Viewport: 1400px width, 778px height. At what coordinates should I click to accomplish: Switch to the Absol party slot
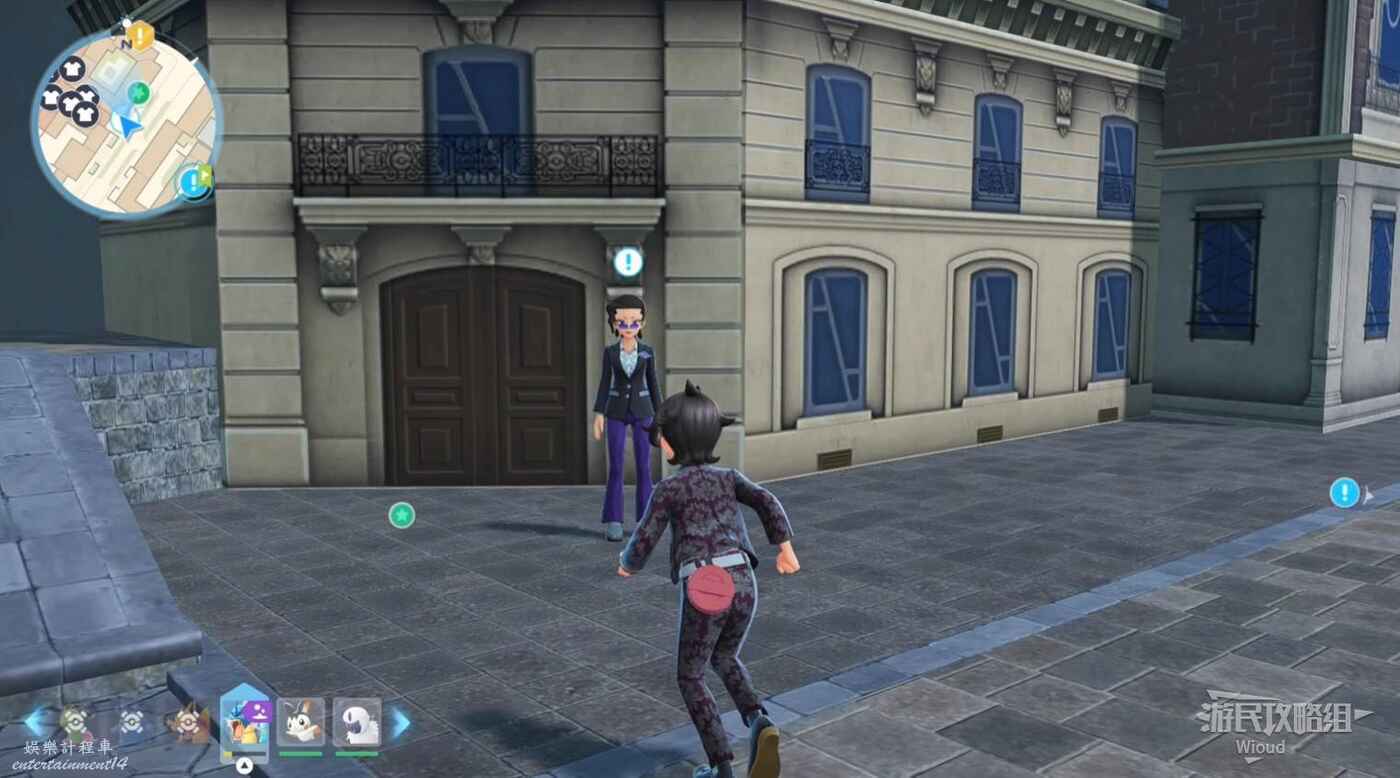[357, 723]
